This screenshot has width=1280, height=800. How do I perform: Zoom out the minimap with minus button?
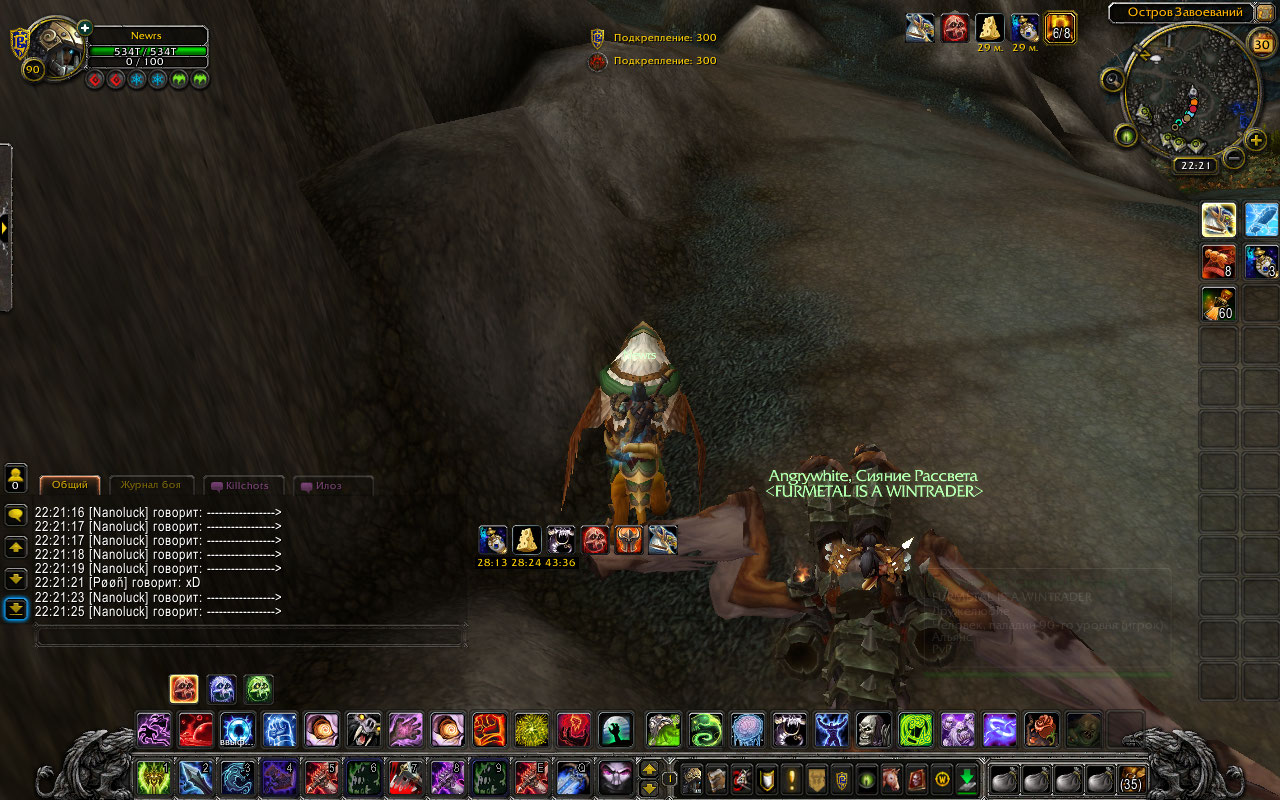[x=1233, y=158]
